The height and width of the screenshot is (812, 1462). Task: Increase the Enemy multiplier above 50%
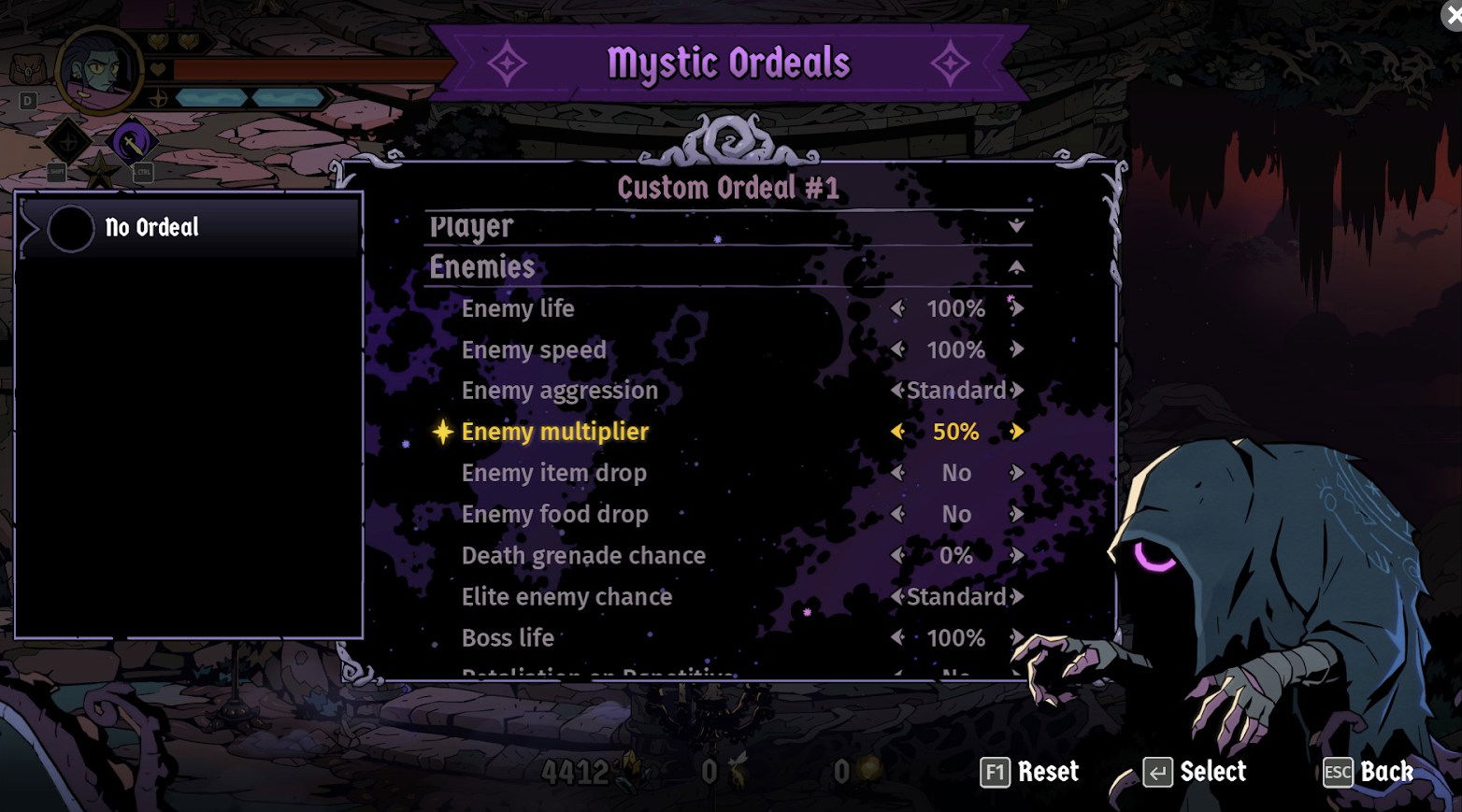(1017, 432)
